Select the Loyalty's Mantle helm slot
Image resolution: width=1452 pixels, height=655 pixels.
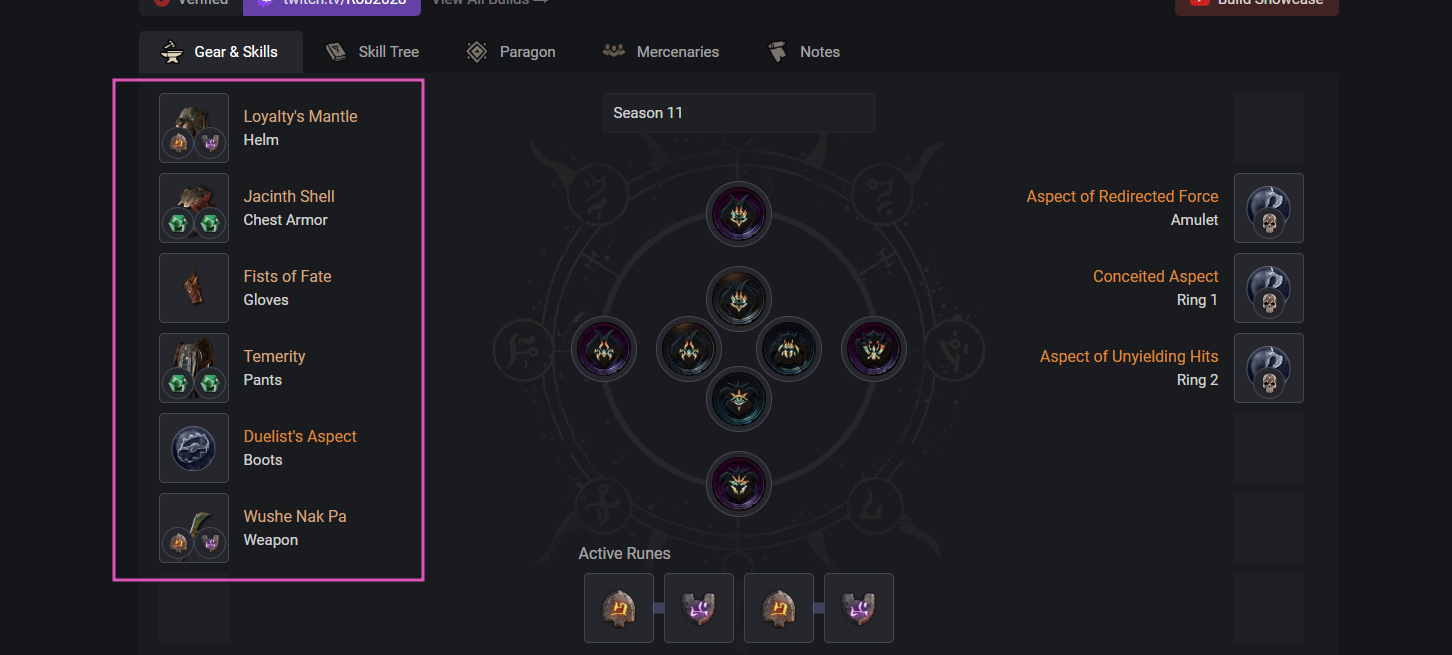coord(194,128)
